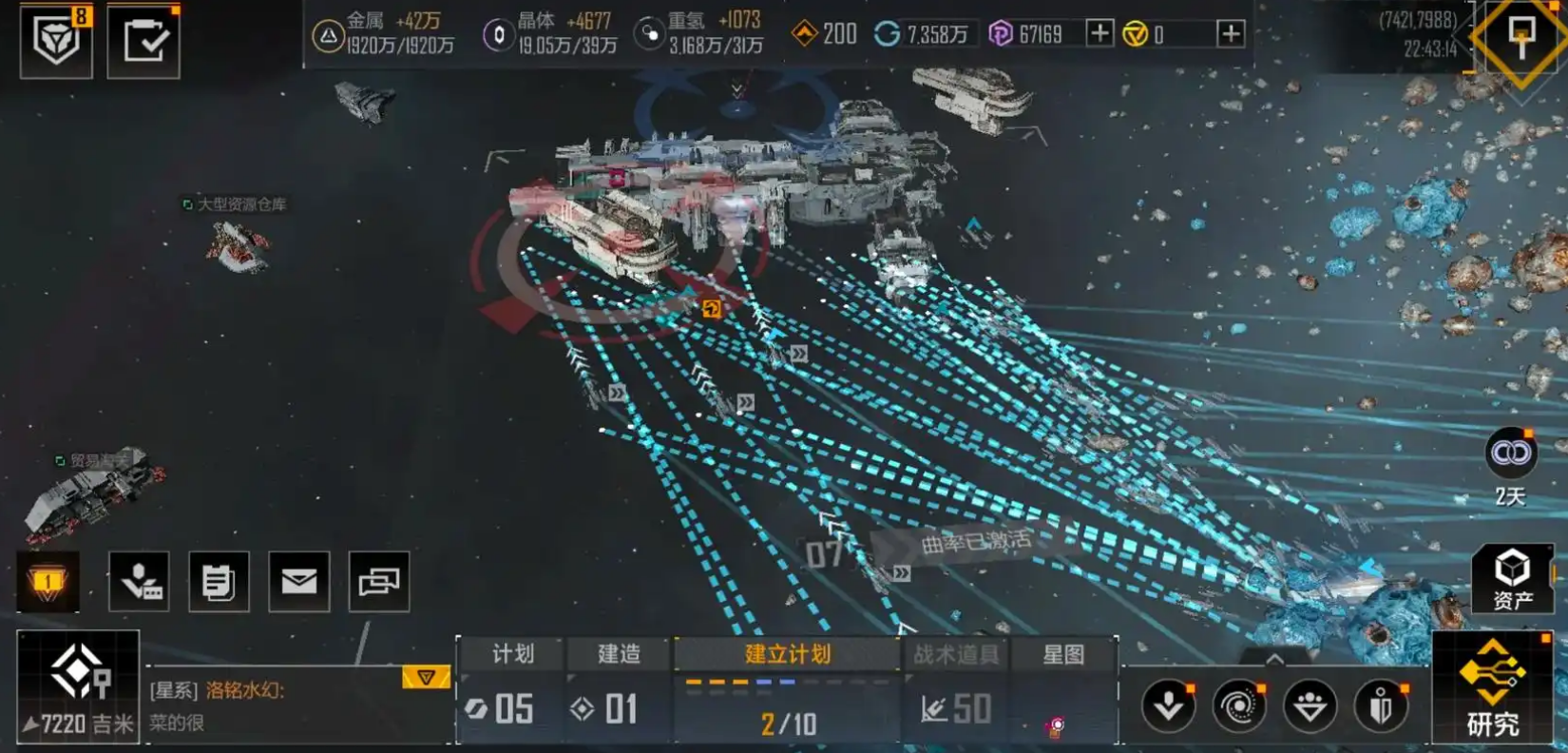
Task: Open the chat windows icon
Action: pyautogui.click(x=379, y=581)
